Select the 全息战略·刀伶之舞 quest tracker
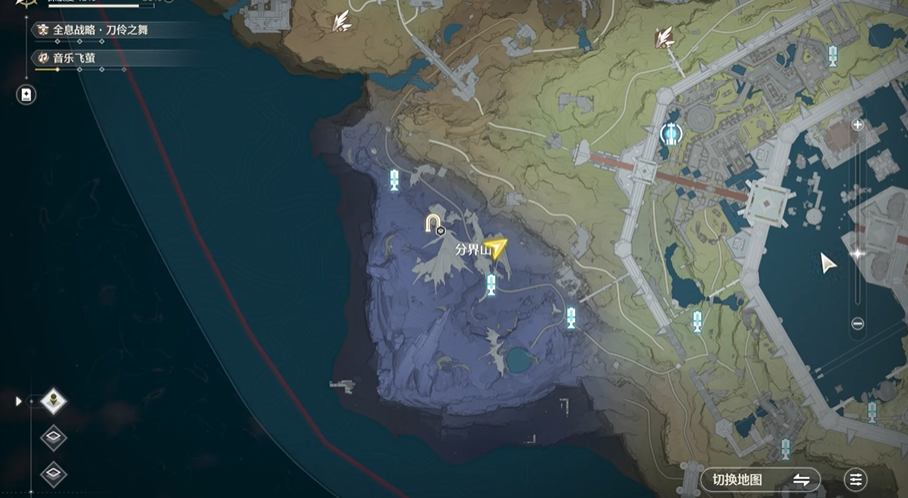The image size is (908, 498). click(100, 31)
